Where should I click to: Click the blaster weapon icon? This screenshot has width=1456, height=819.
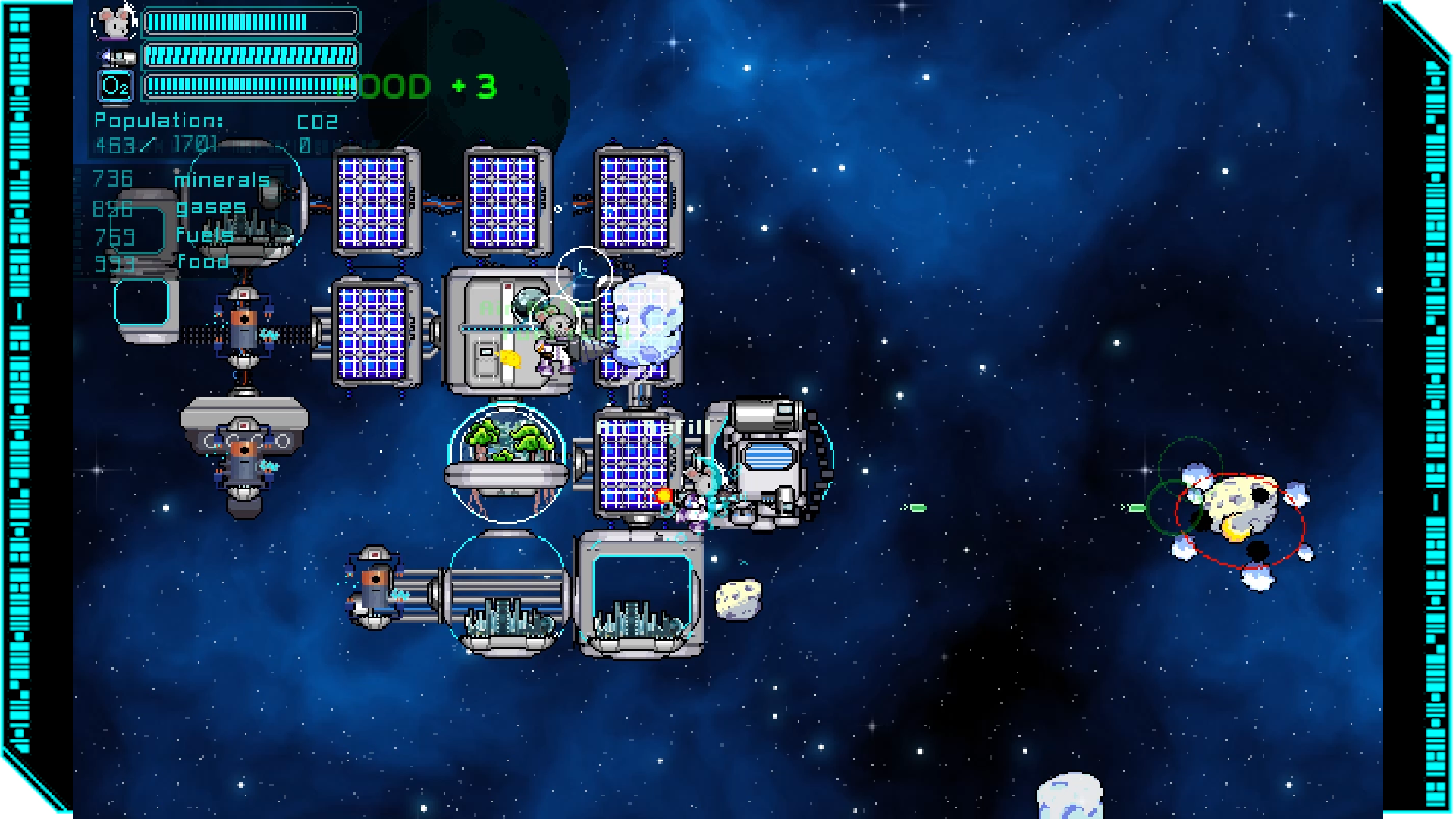tap(117, 56)
